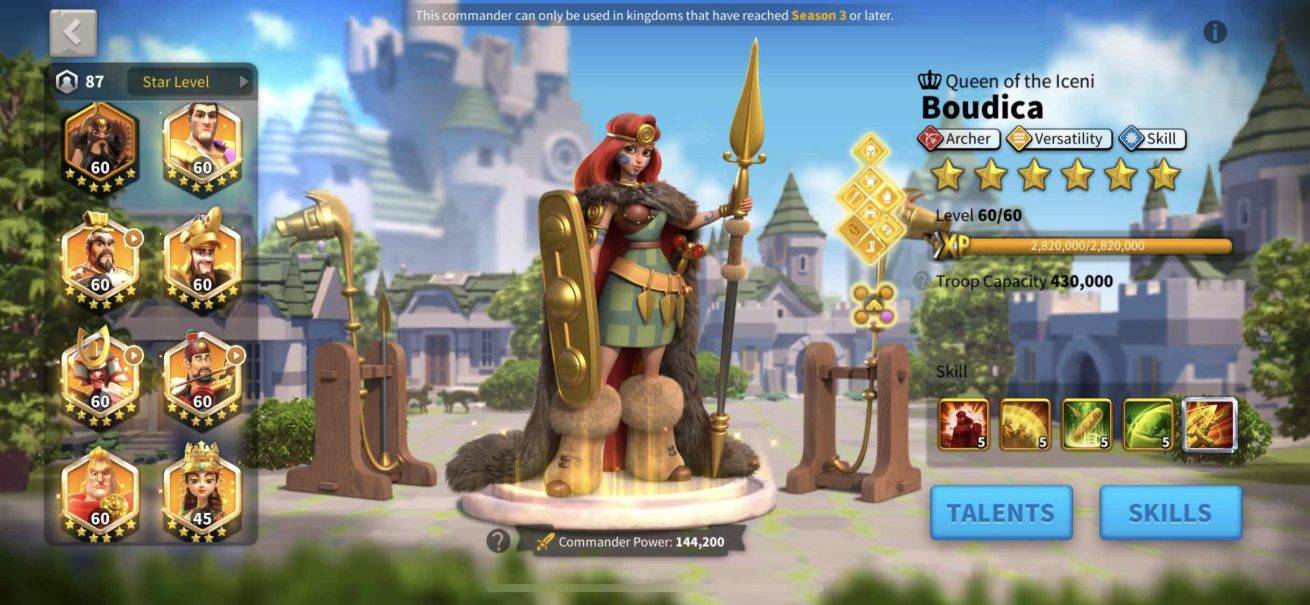Image resolution: width=1310 pixels, height=605 pixels.
Task: View the red warrior first skill icon
Action: pos(964,424)
